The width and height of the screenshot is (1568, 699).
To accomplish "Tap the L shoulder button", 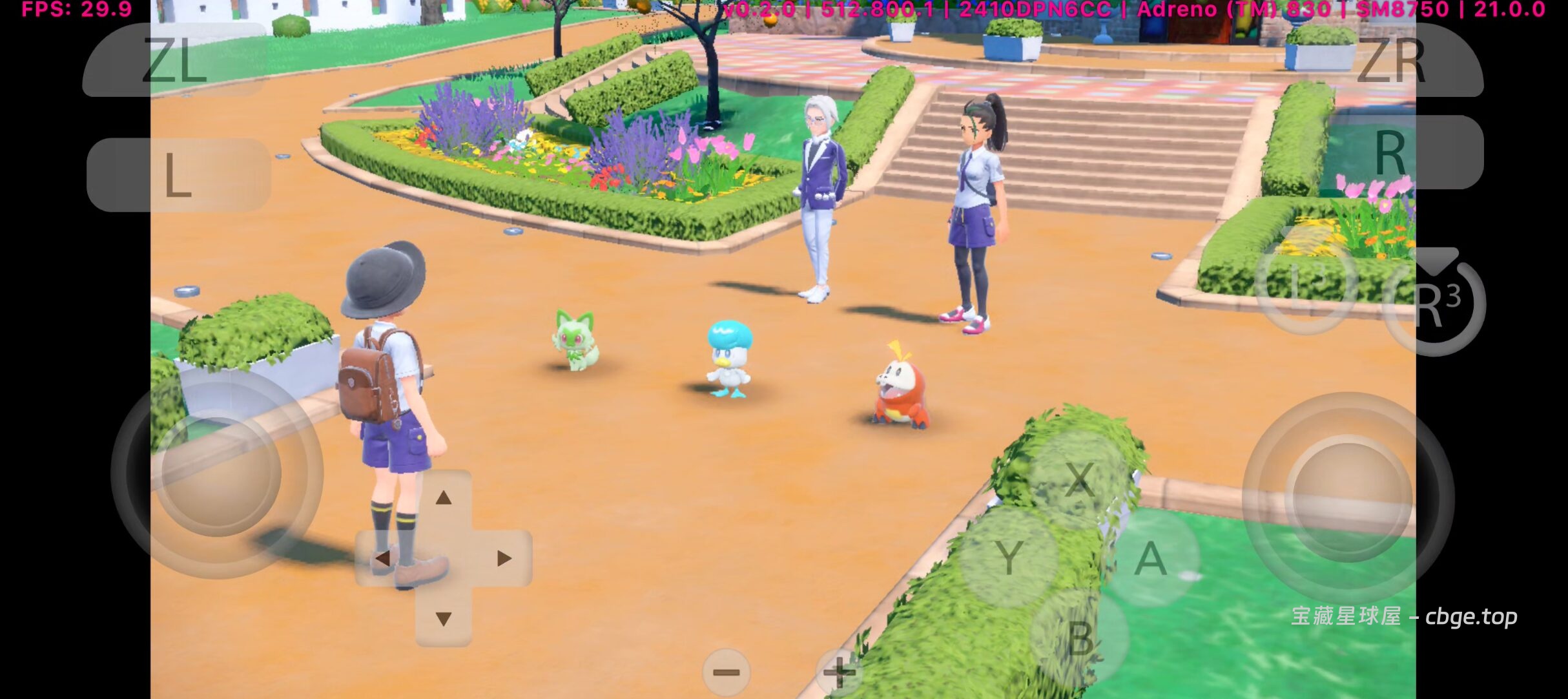I will click(x=178, y=174).
